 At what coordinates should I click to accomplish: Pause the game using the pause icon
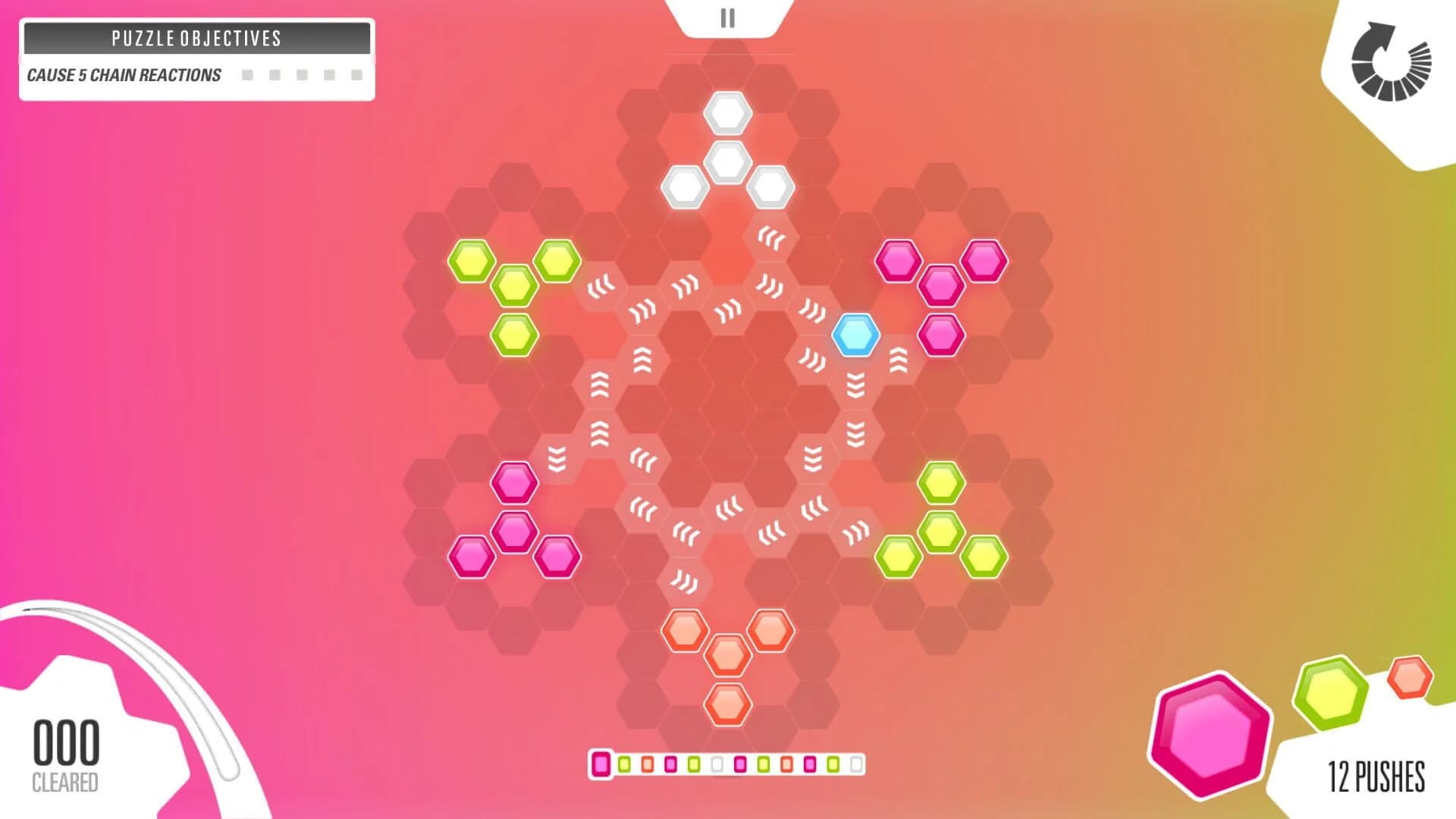pos(728,17)
